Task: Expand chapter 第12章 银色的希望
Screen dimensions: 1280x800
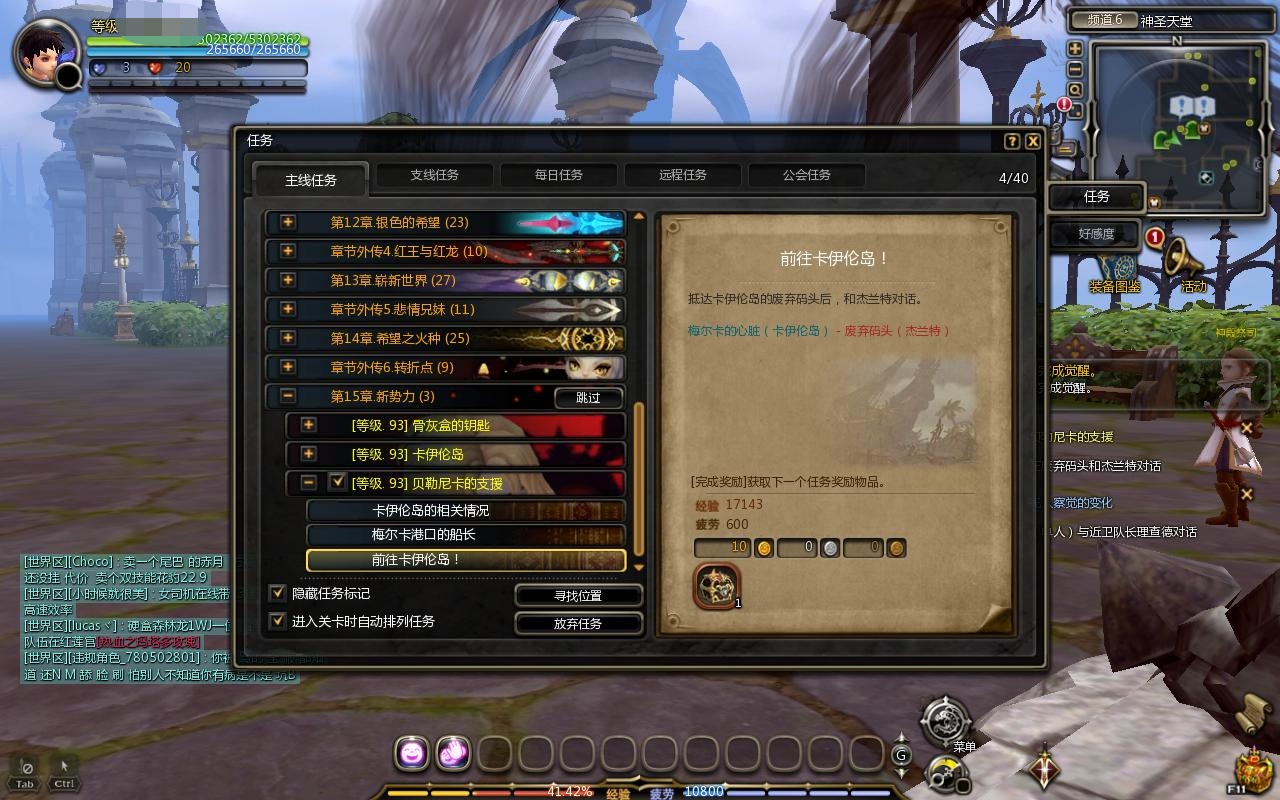Action: [288, 222]
